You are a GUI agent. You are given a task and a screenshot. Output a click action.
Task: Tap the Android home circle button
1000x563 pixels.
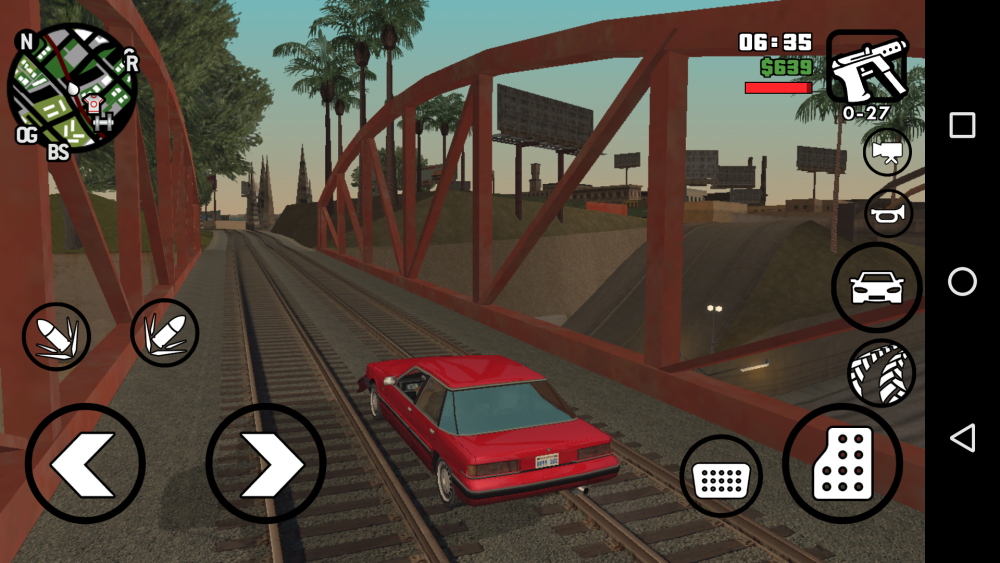(x=962, y=281)
